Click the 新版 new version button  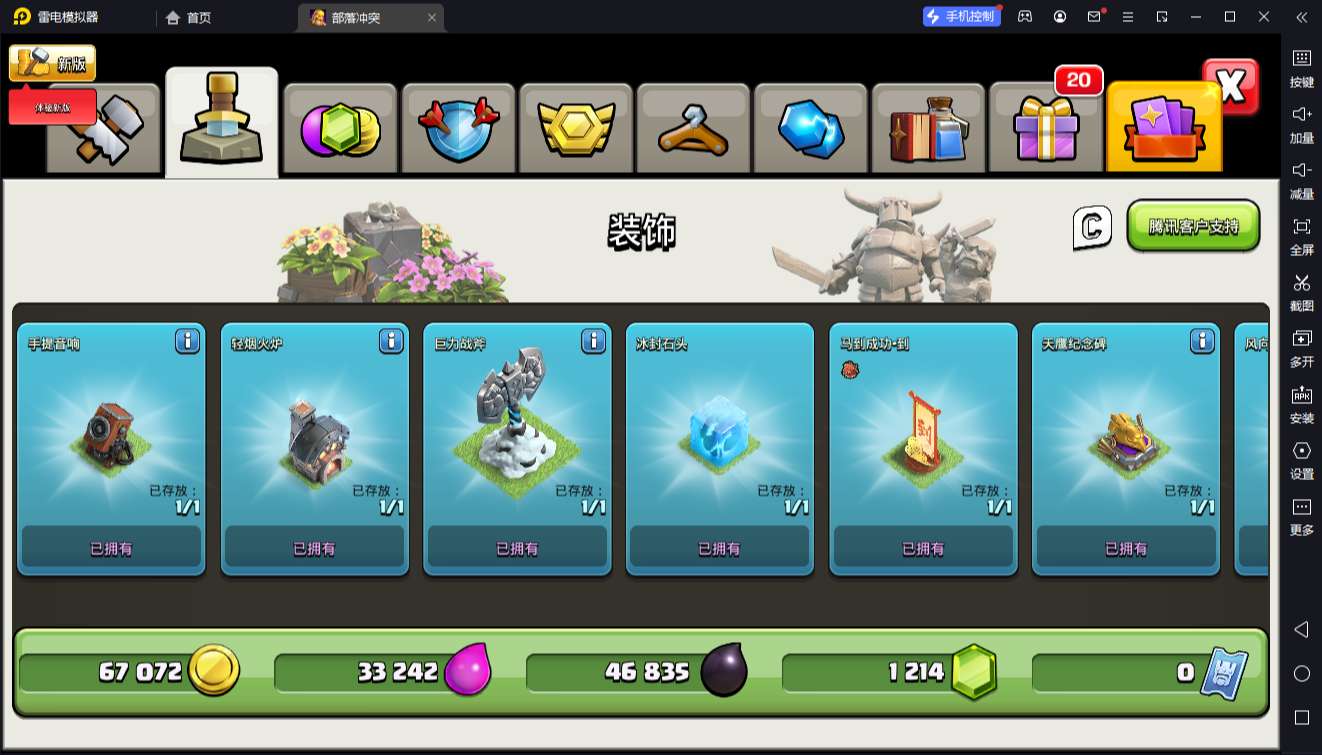[x=53, y=63]
